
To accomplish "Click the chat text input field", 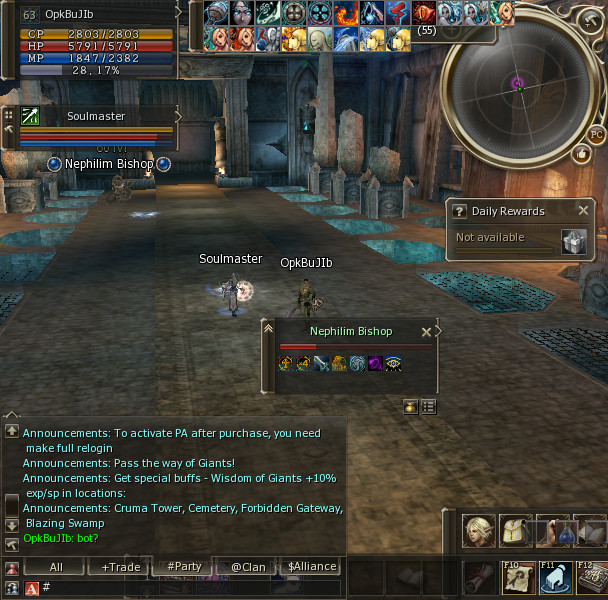I will [190, 588].
